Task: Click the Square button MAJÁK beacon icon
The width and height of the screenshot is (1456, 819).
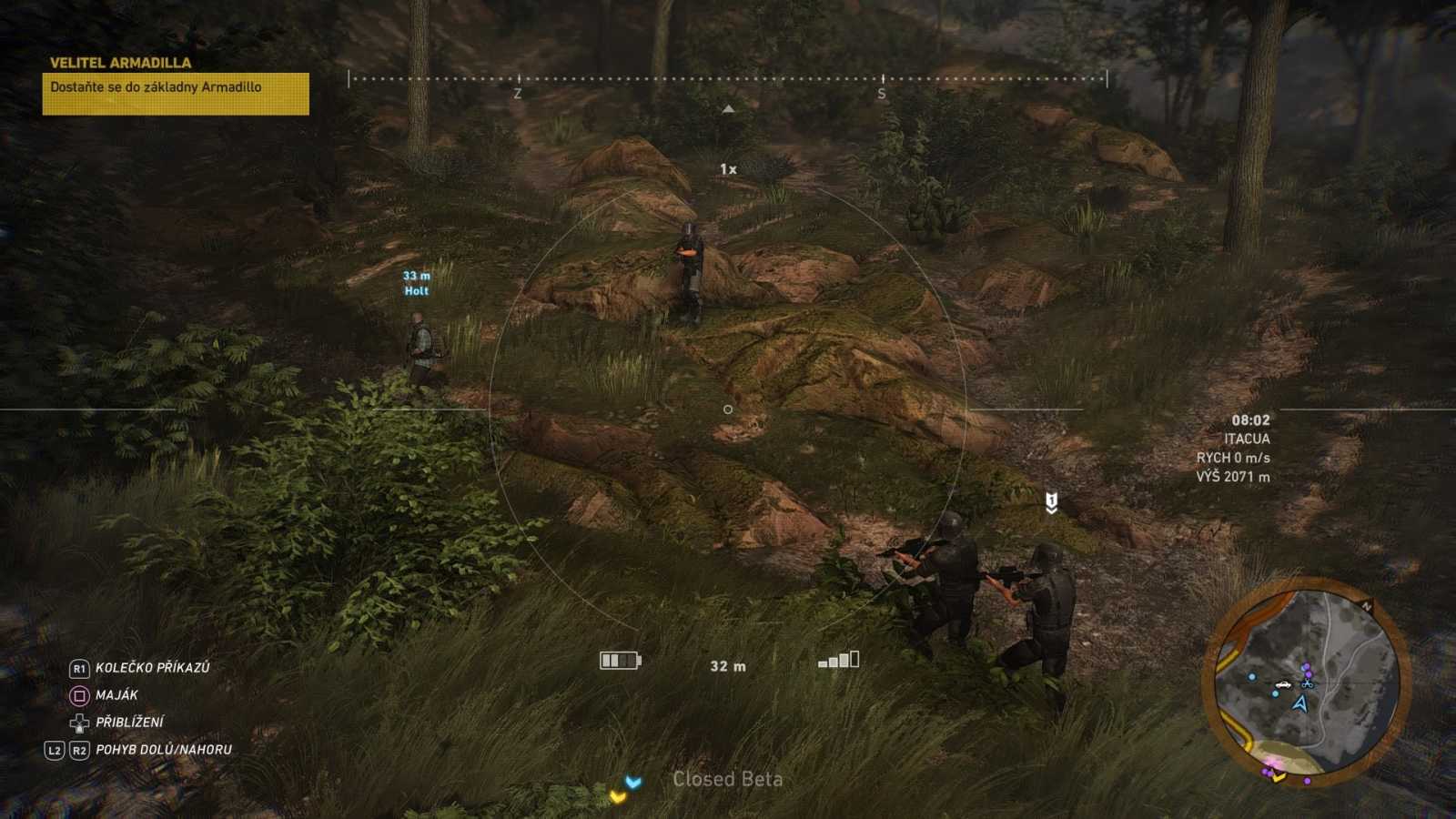Action: [81, 693]
